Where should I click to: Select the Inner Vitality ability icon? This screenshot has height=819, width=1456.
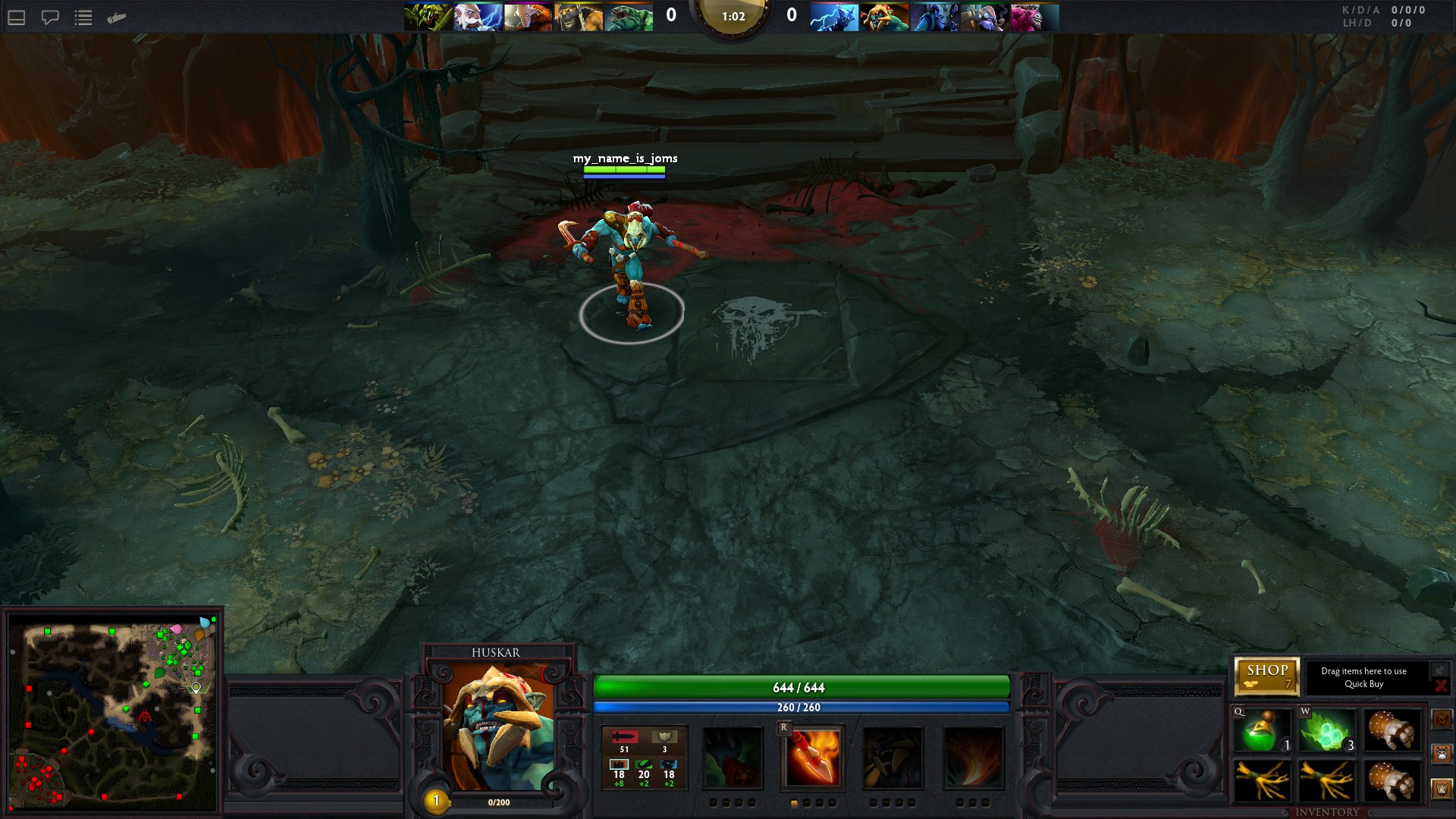733,758
